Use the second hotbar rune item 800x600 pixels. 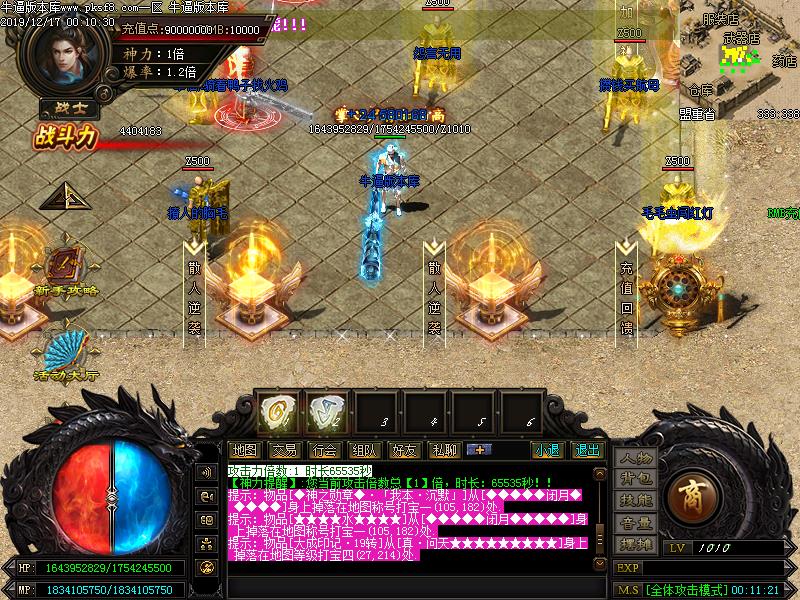pos(322,411)
